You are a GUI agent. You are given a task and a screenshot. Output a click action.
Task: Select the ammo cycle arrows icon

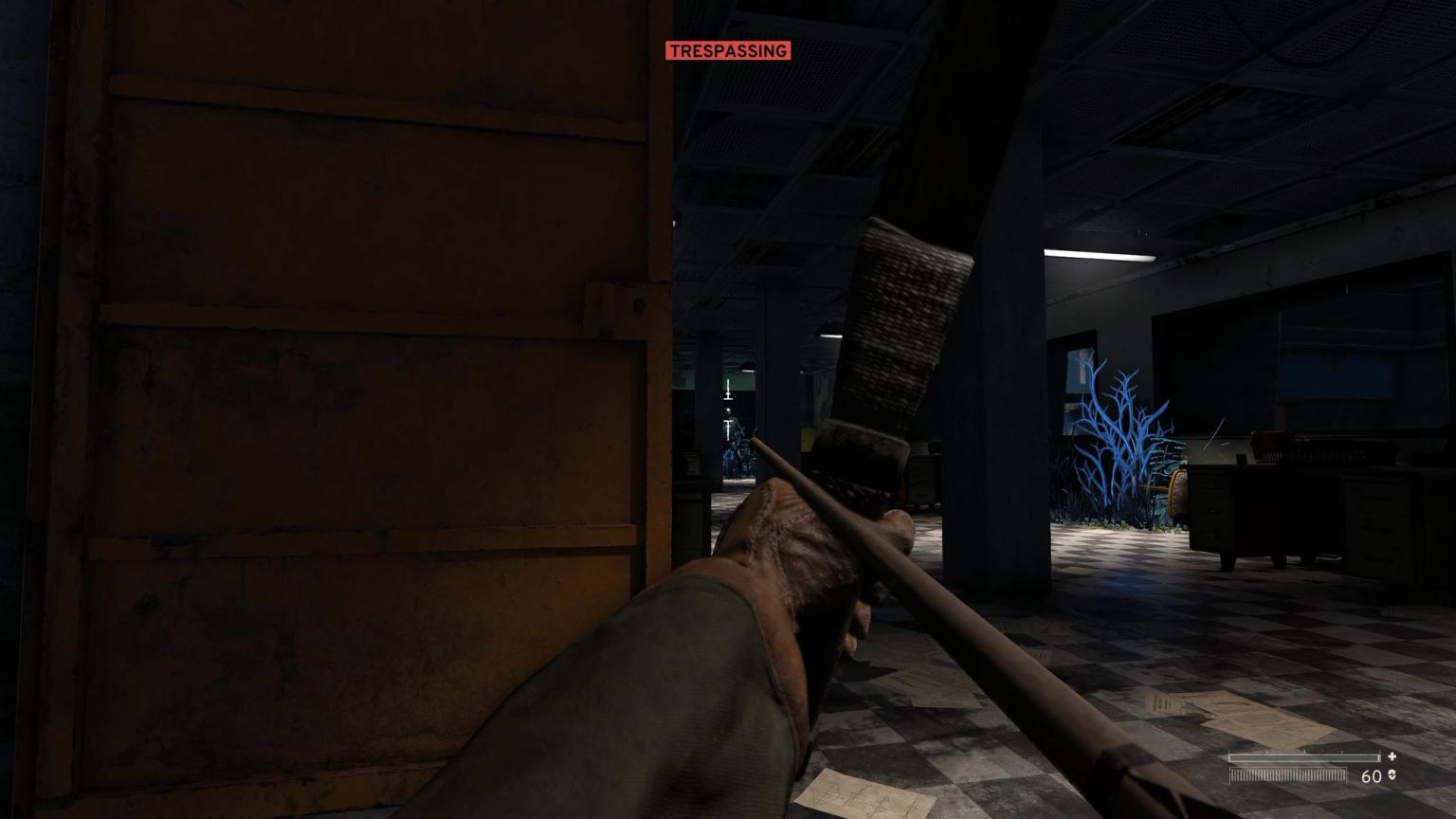(1392, 774)
